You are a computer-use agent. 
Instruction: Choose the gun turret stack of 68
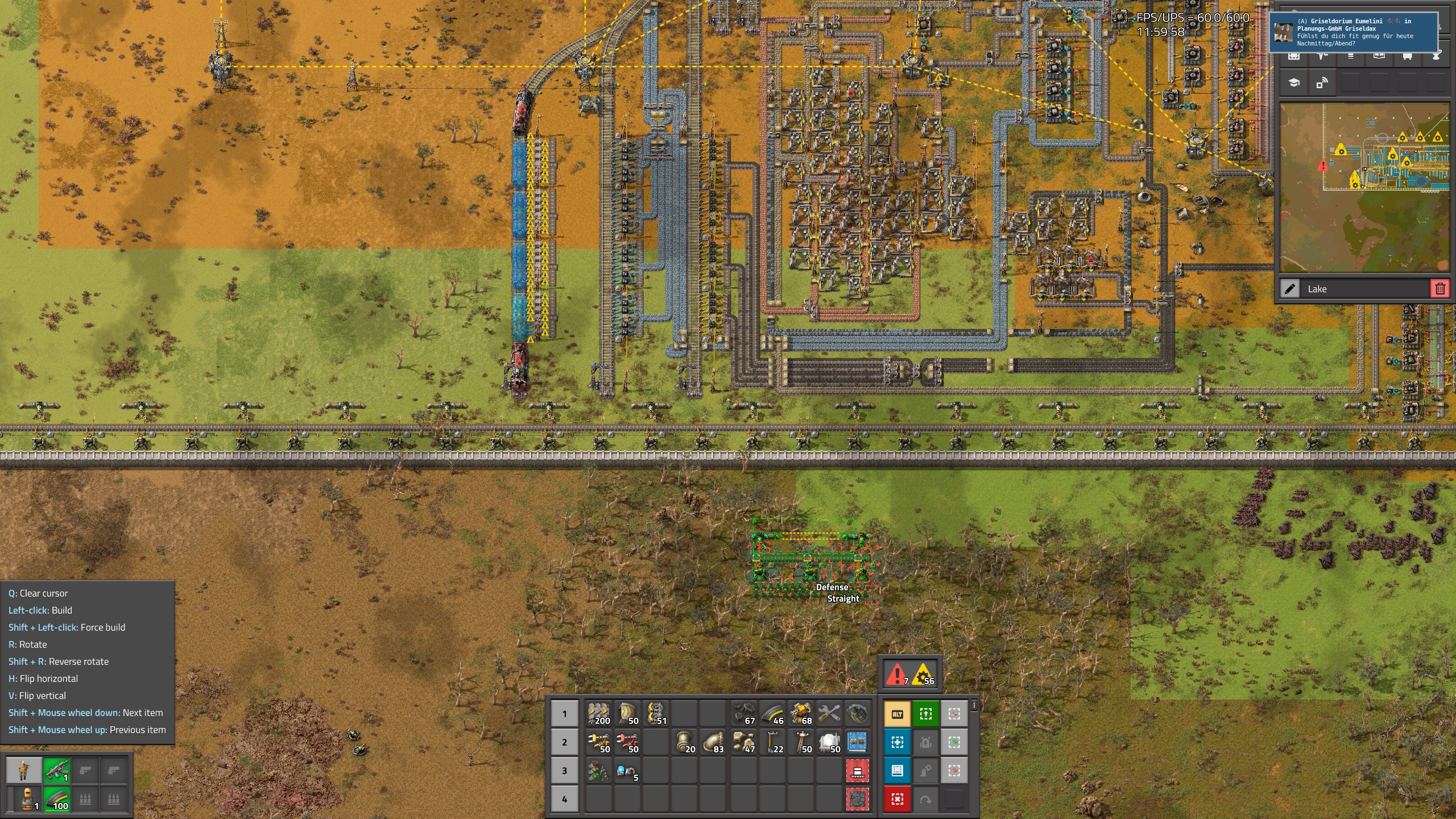click(801, 713)
